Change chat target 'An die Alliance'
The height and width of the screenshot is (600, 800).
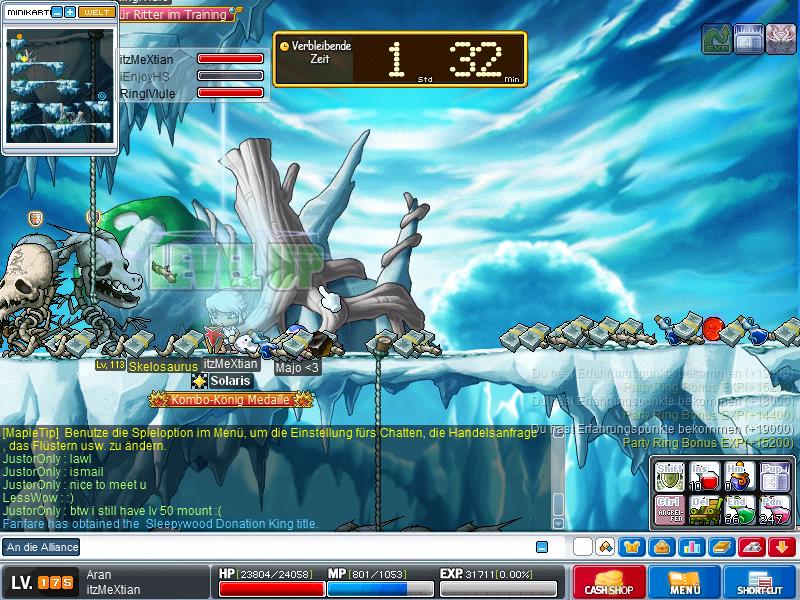tap(42, 547)
